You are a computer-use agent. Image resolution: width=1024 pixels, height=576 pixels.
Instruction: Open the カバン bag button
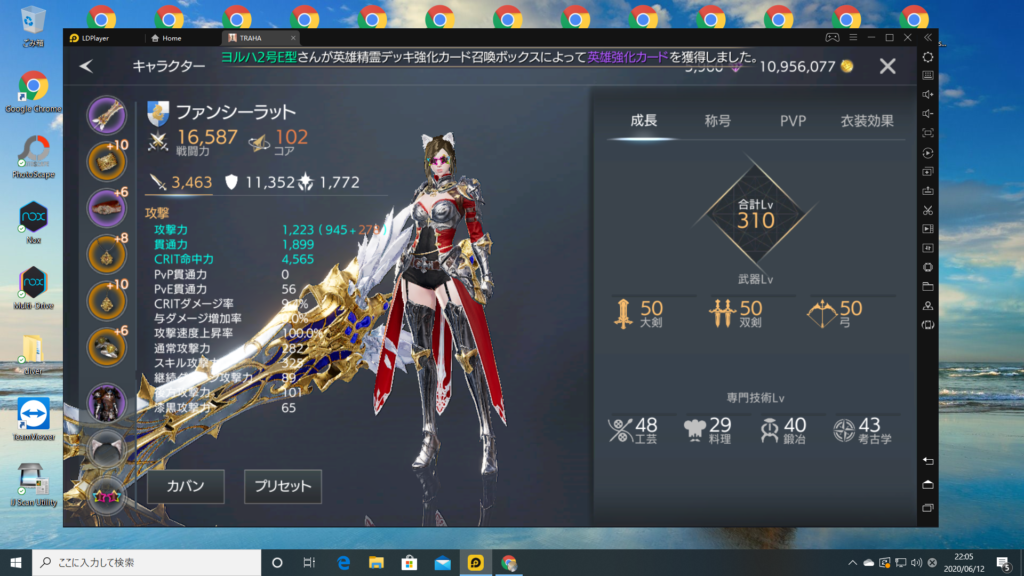pos(186,487)
